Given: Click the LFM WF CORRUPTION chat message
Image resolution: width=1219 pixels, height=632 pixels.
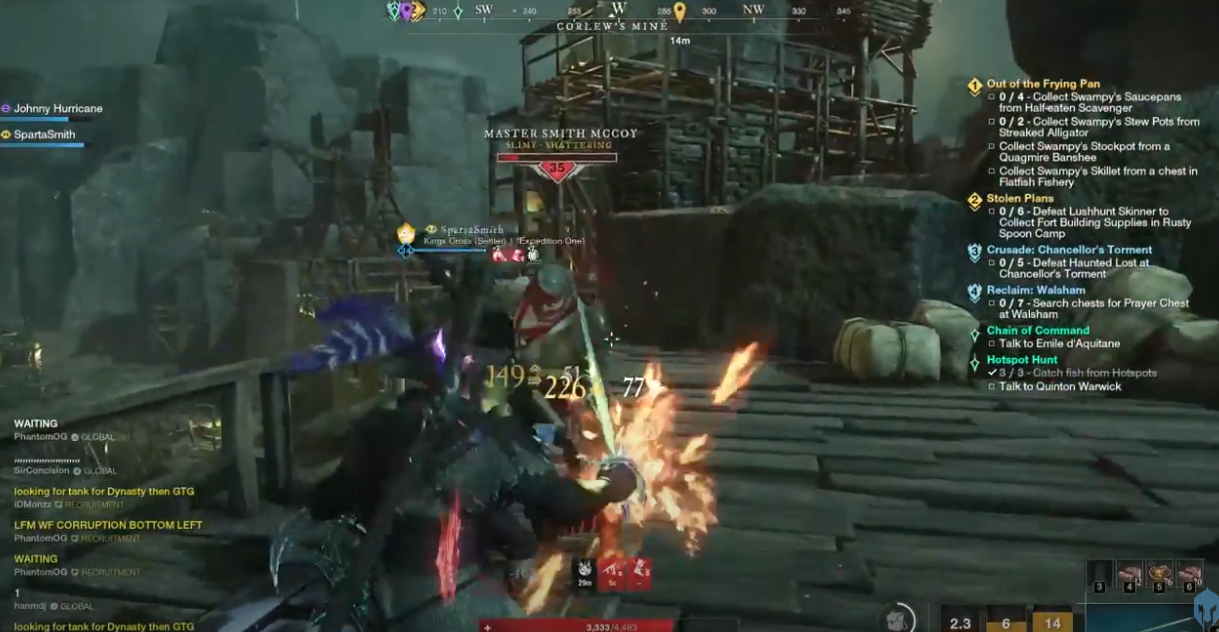Looking at the screenshot, I should [108, 525].
